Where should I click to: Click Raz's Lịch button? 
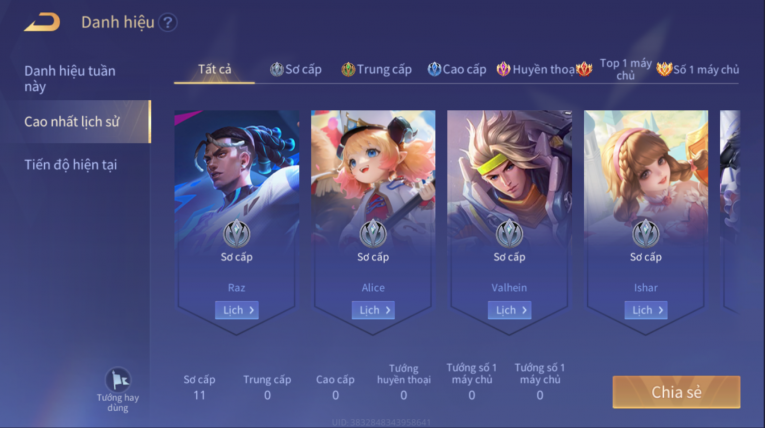[x=237, y=310]
